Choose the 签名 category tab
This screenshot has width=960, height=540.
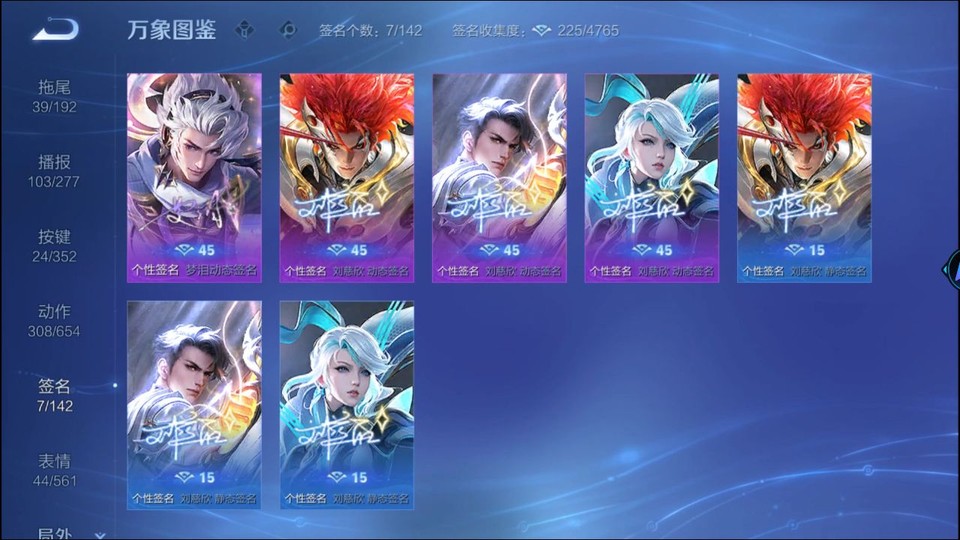(55, 396)
